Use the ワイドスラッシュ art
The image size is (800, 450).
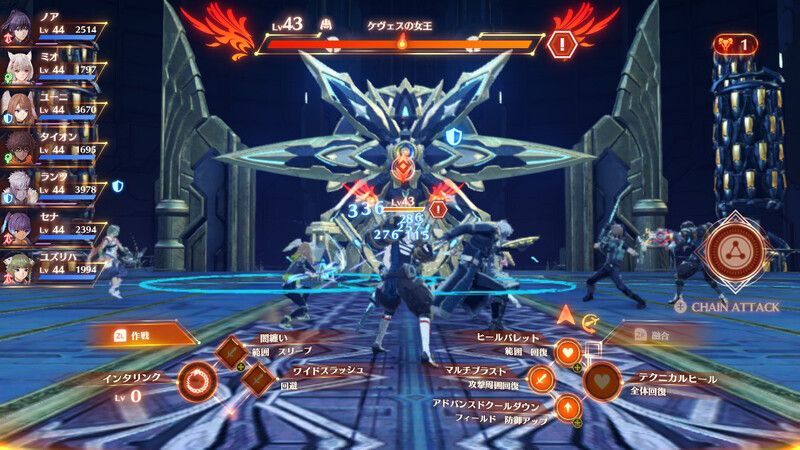pyautogui.click(x=256, y=377)
